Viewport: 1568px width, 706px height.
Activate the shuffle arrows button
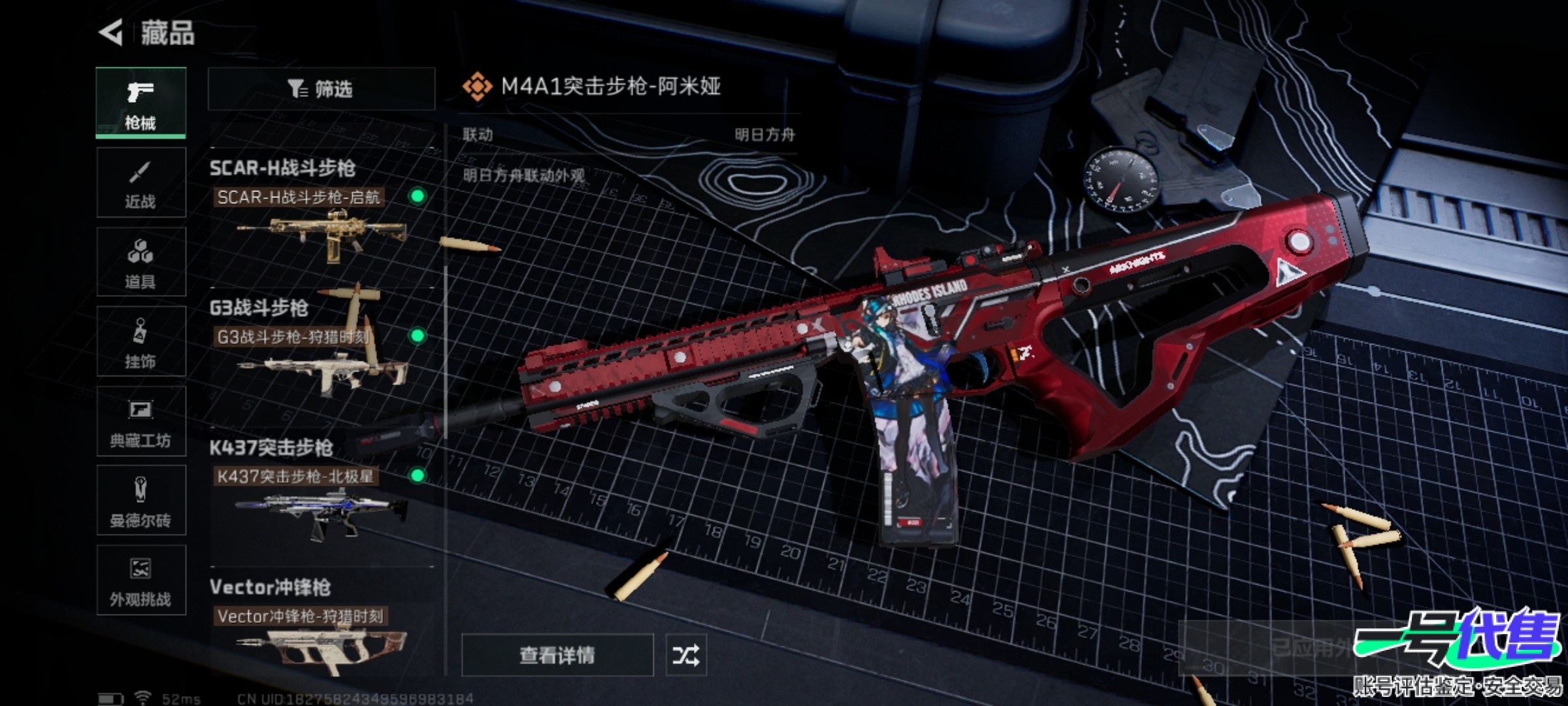tap(685, 654)
